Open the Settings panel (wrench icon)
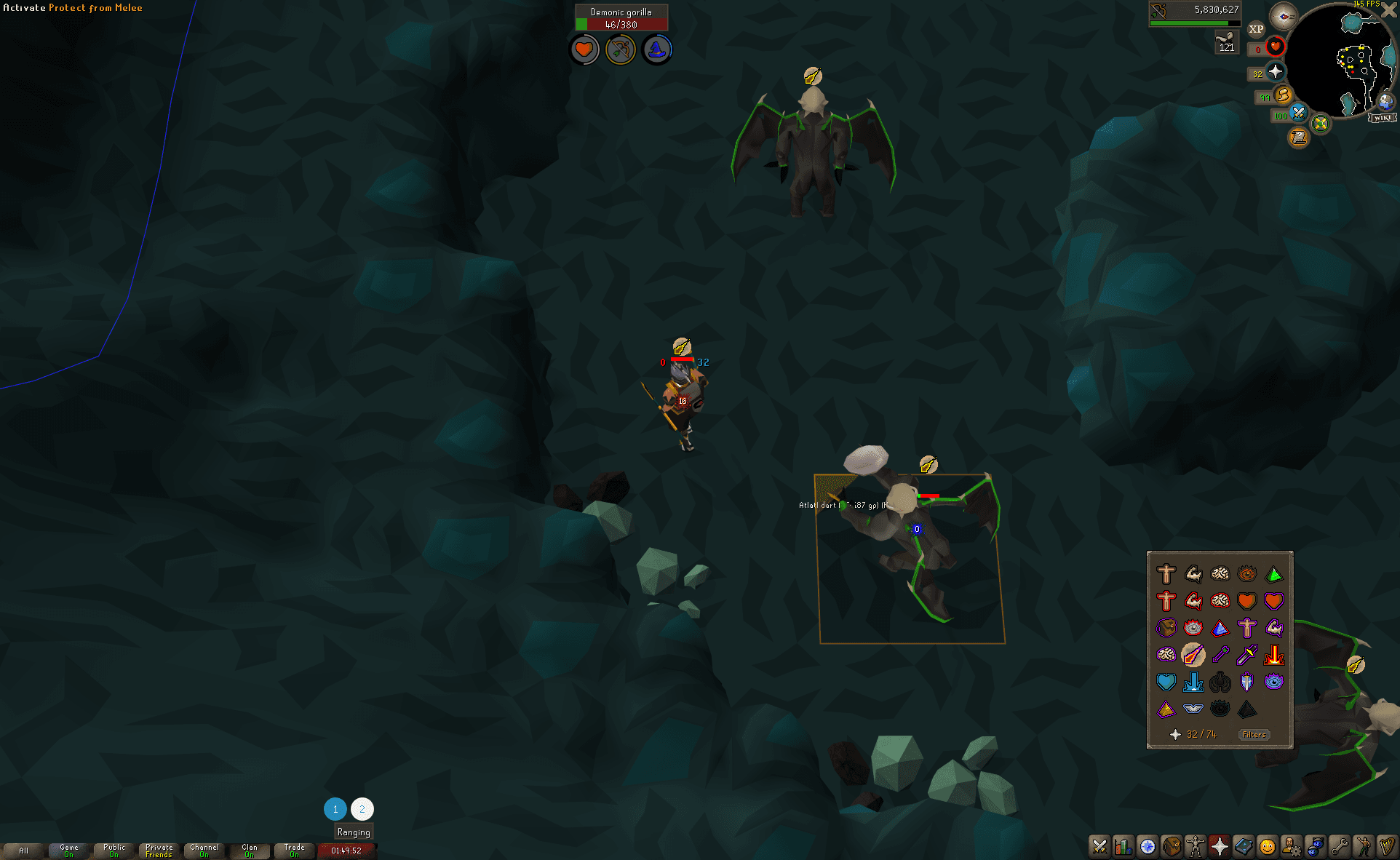1400x860 pixels. [1341, 846]
